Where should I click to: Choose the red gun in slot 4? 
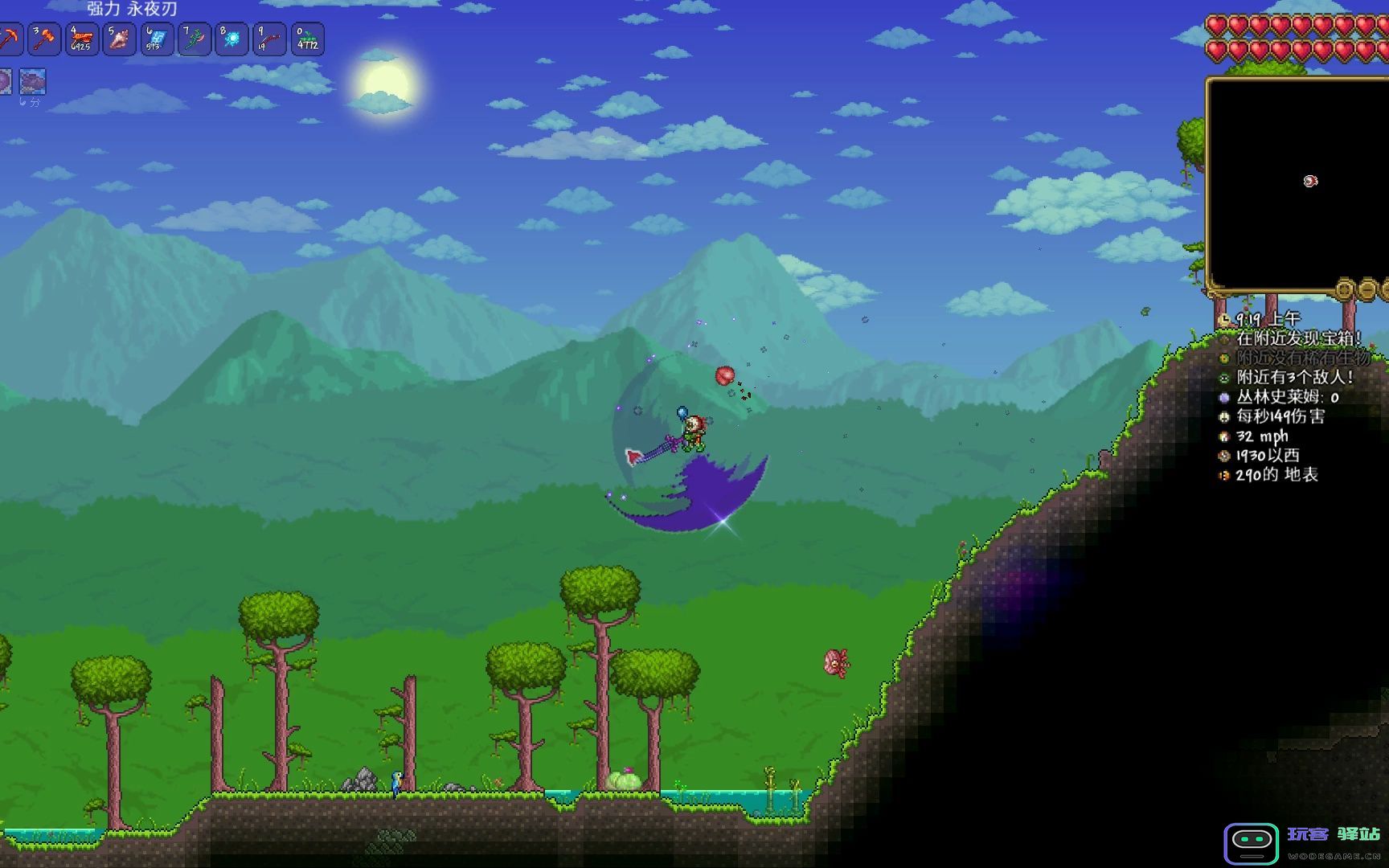tap(82, 39)
